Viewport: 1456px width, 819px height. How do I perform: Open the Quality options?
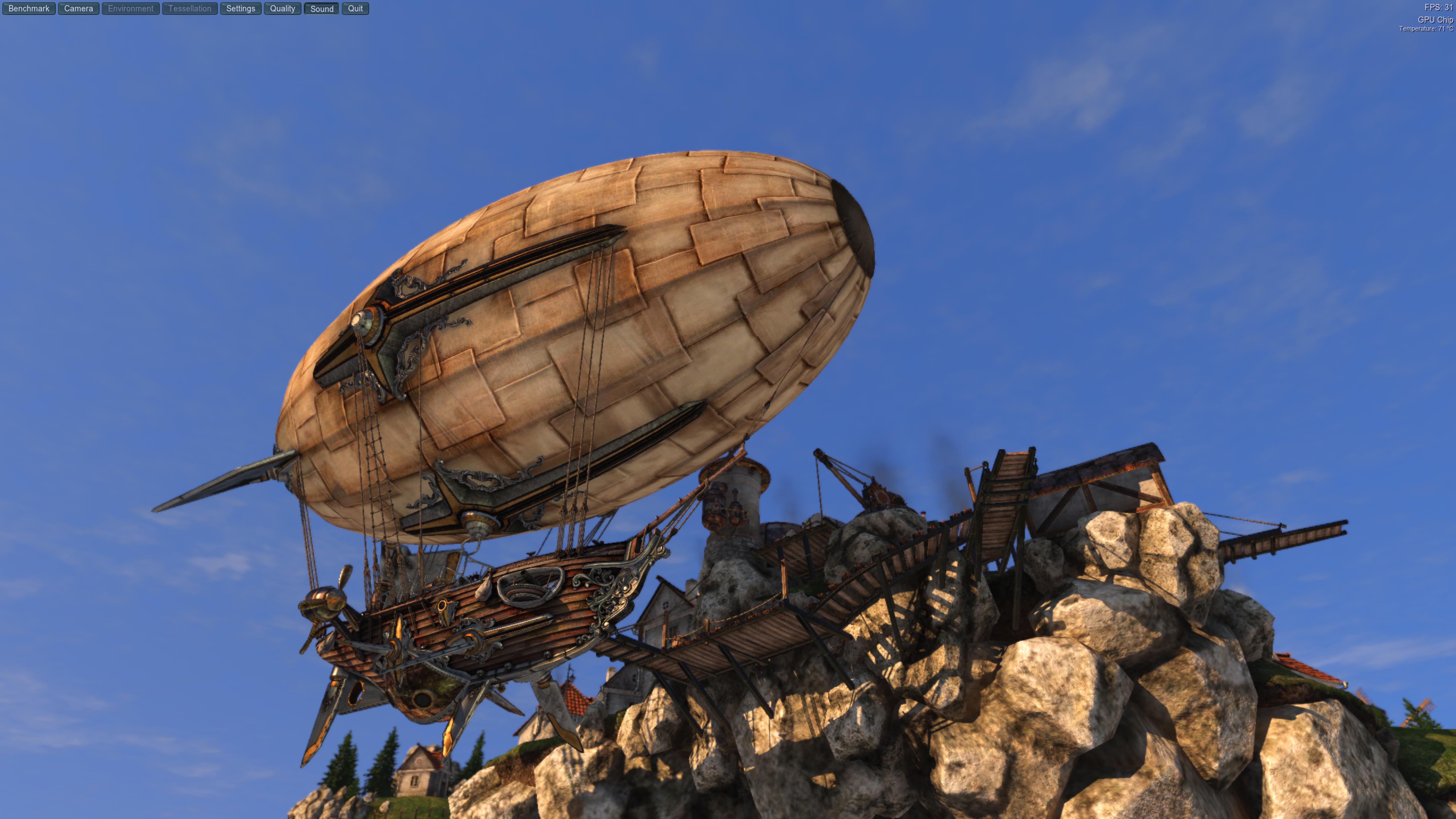coord(282,9)
